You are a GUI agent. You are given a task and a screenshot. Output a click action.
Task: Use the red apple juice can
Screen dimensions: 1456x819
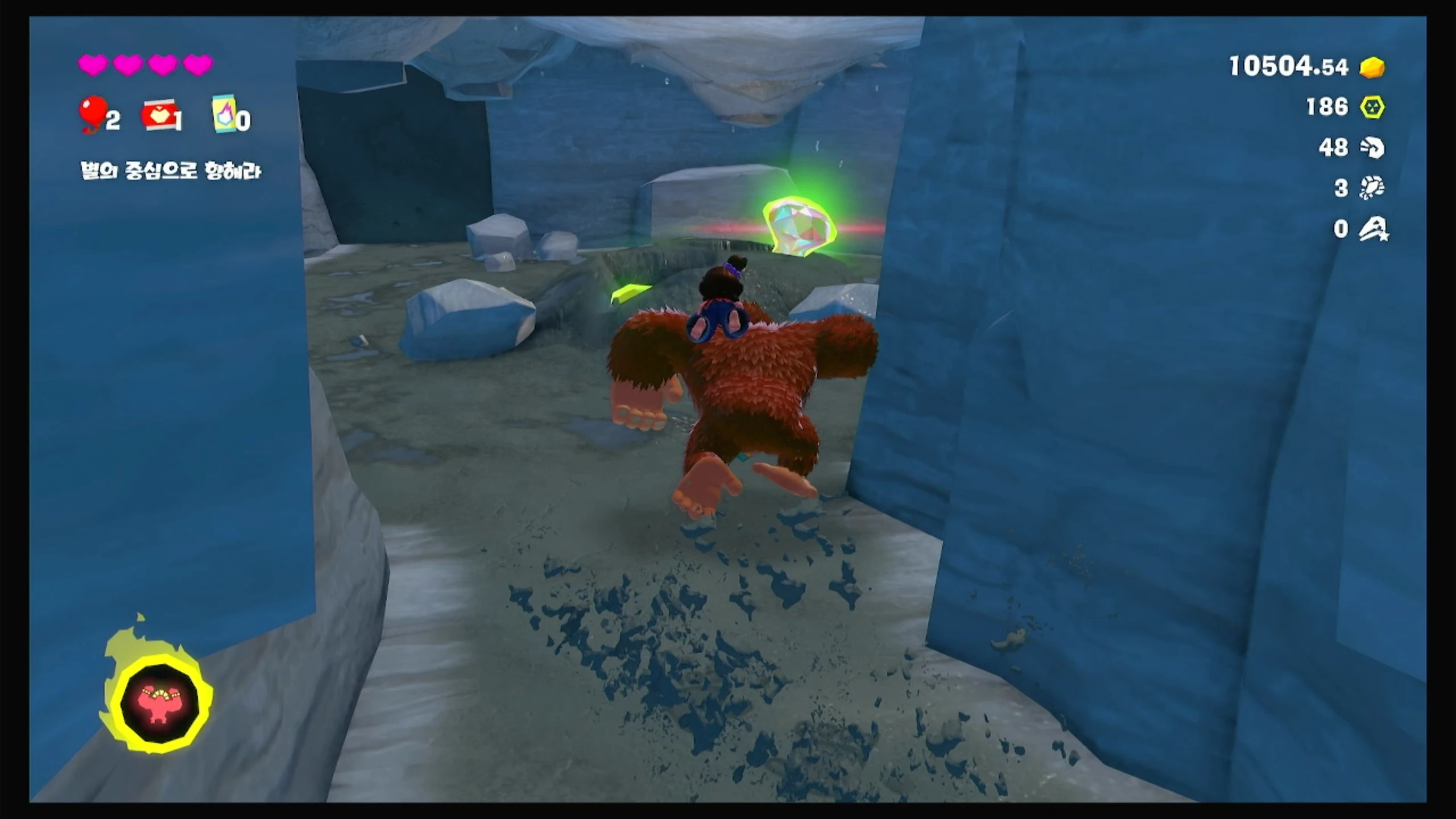[x=159, y=115]
